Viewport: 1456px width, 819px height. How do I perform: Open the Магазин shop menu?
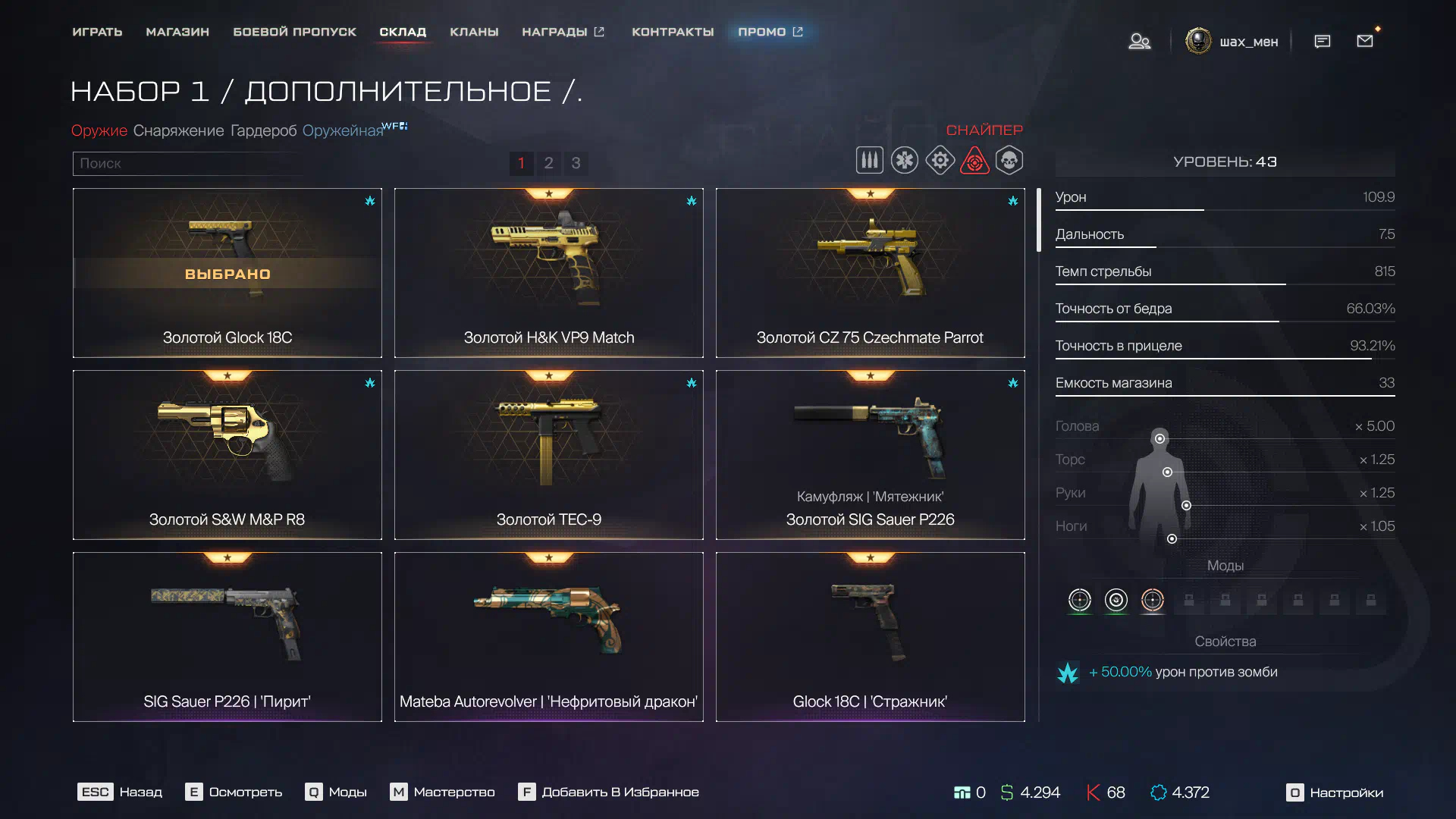pos(177,32)
